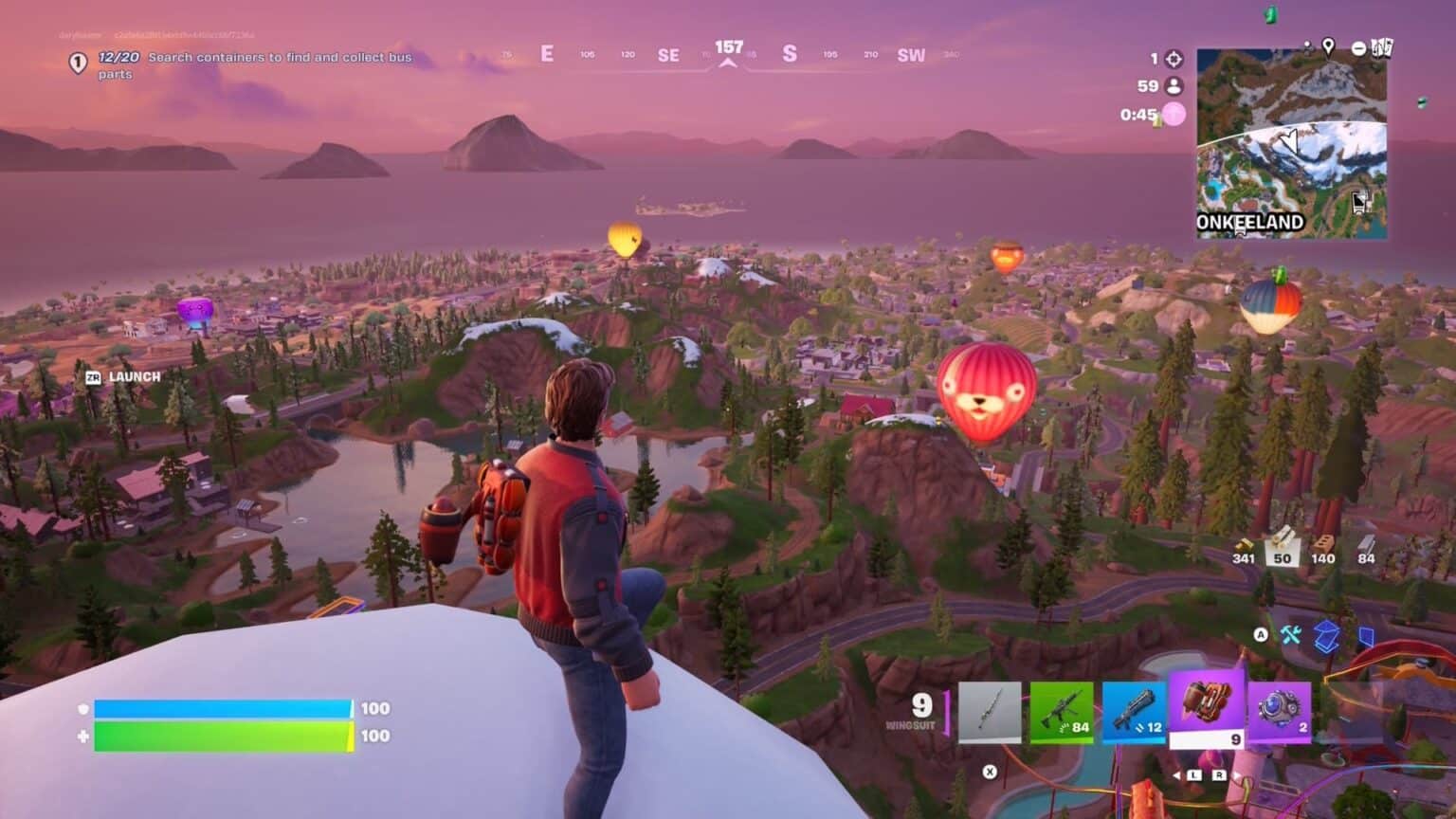Screen dimensions: 1456x819
Task: Select the harvesting tools crossed-pickaxe icon
Action: 1291,636
